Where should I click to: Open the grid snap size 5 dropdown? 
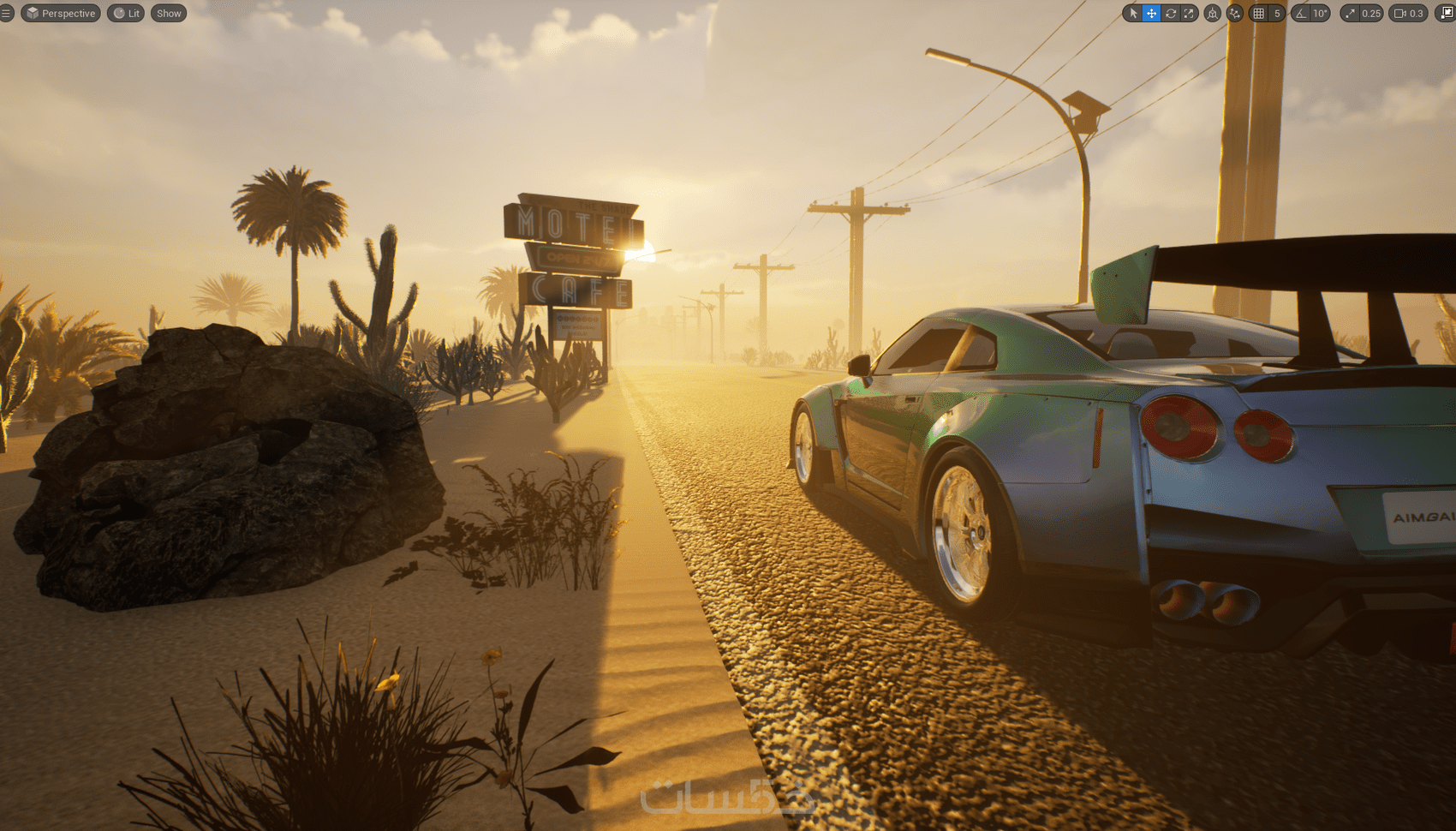pos(1277,14)
